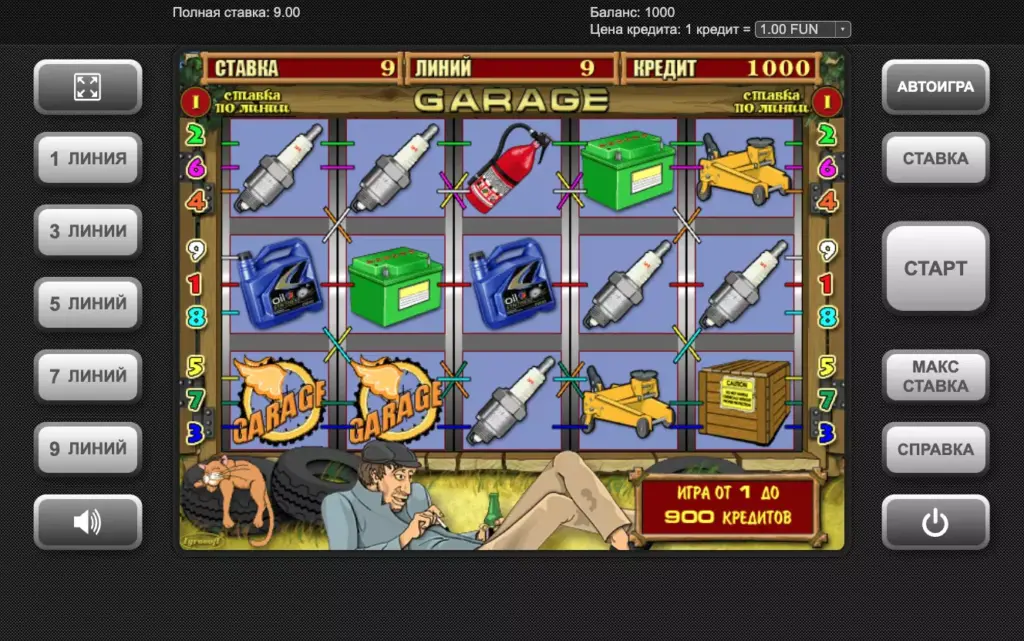Viewport: 1024px width, 641px height.
Task: Change the bet with СТАВКА button
Action: coord(935,159)
